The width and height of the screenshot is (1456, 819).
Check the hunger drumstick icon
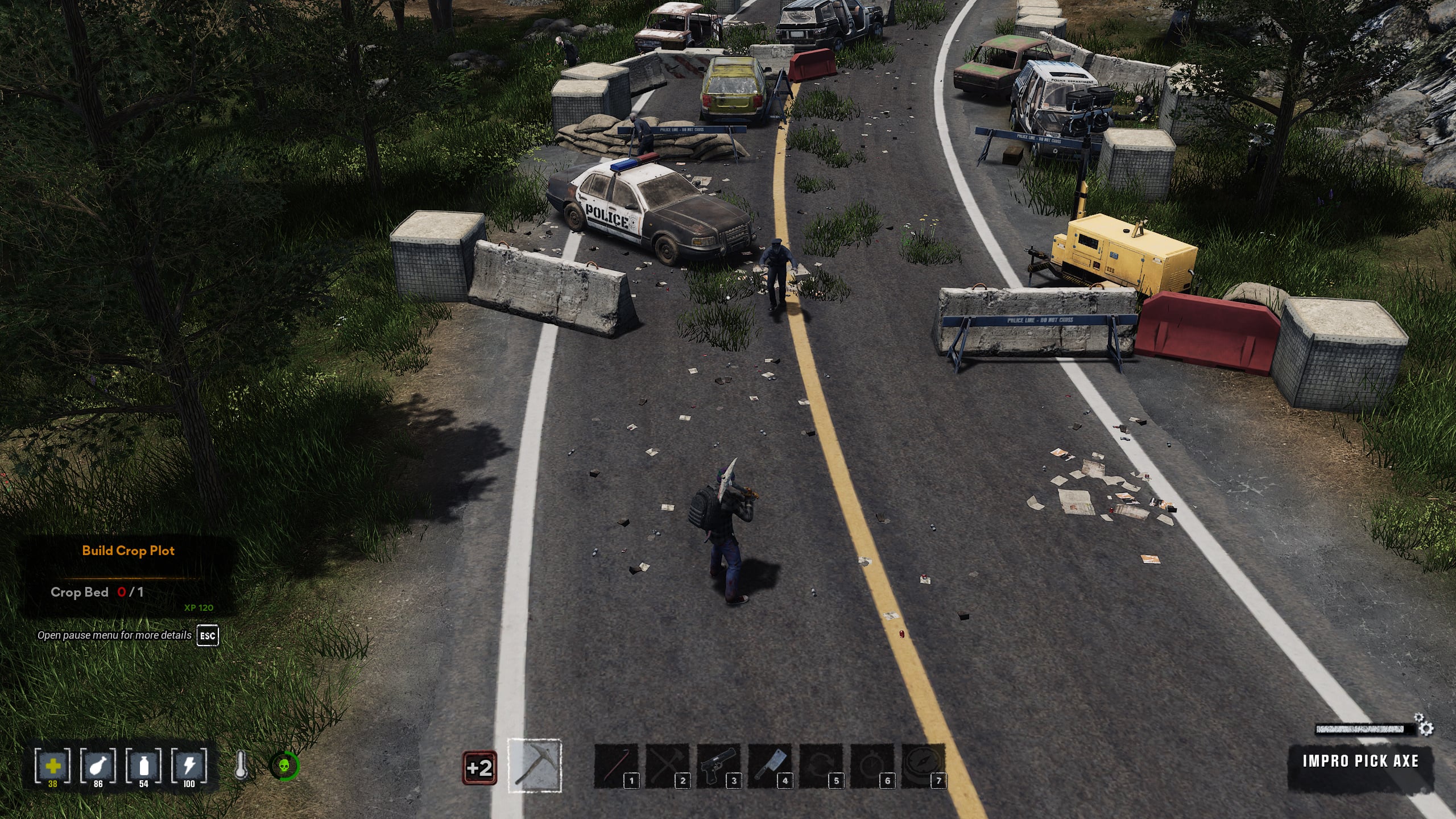coord(98,766)
